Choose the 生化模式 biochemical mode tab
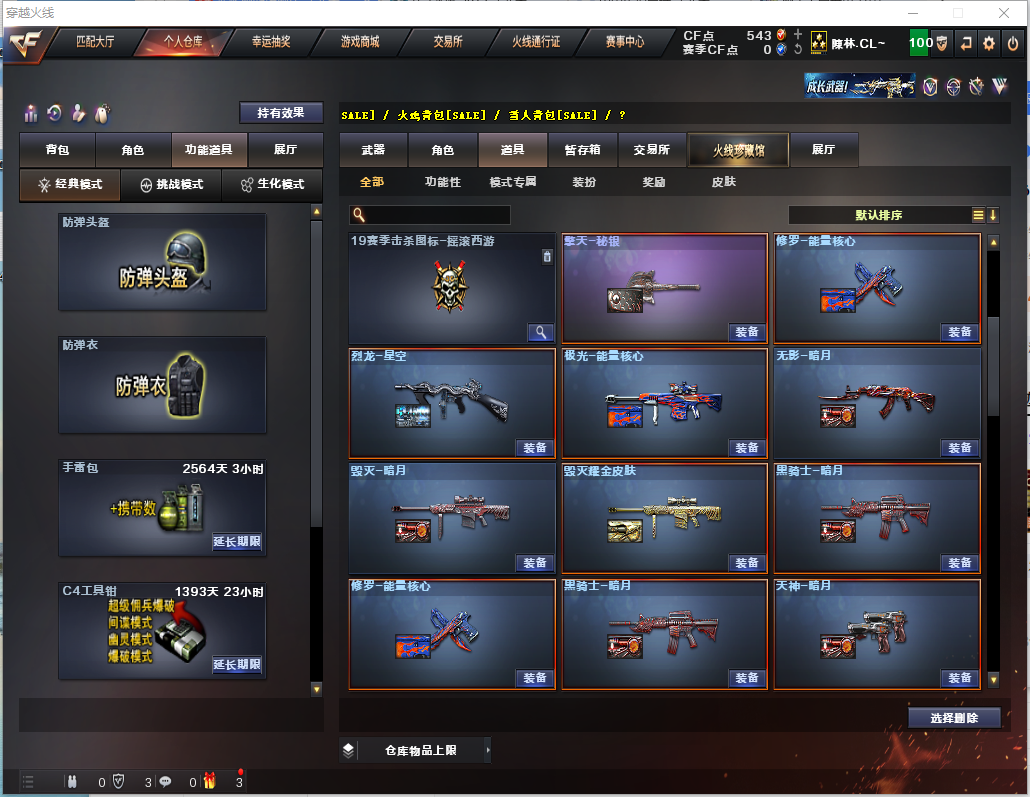Image resolution: width=1030 pixels, height=797 pixels. 272,185
